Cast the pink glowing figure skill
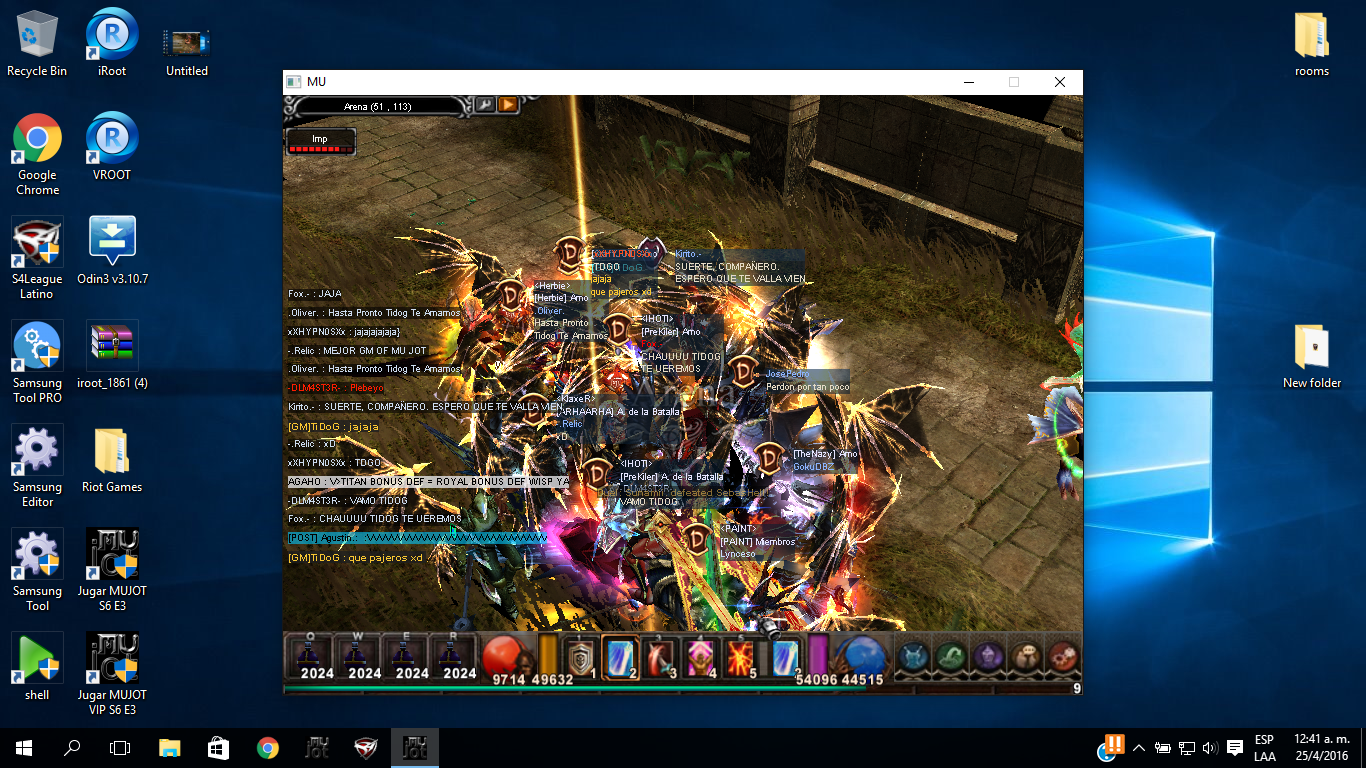This screenshot has height=768, width=1366. (x=701, y=657)
